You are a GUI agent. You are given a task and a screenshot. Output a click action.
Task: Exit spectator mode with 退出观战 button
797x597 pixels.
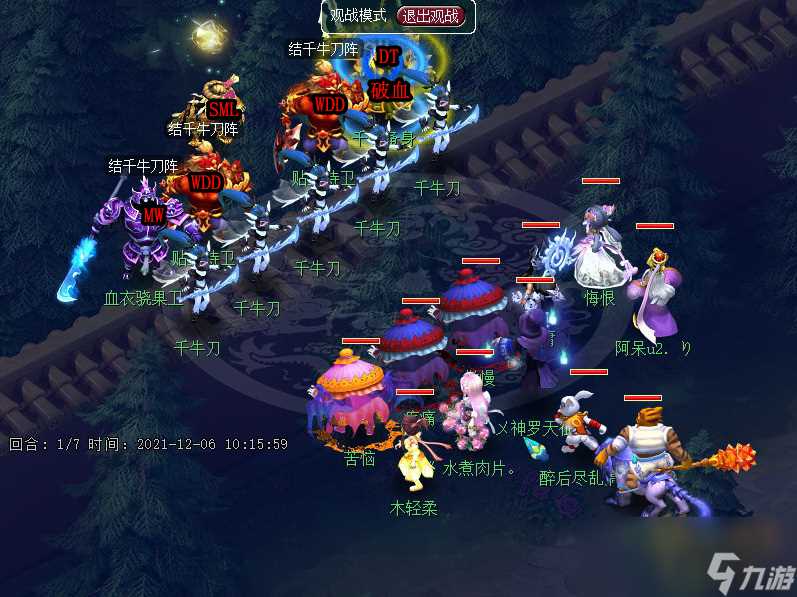pos(433,16)
